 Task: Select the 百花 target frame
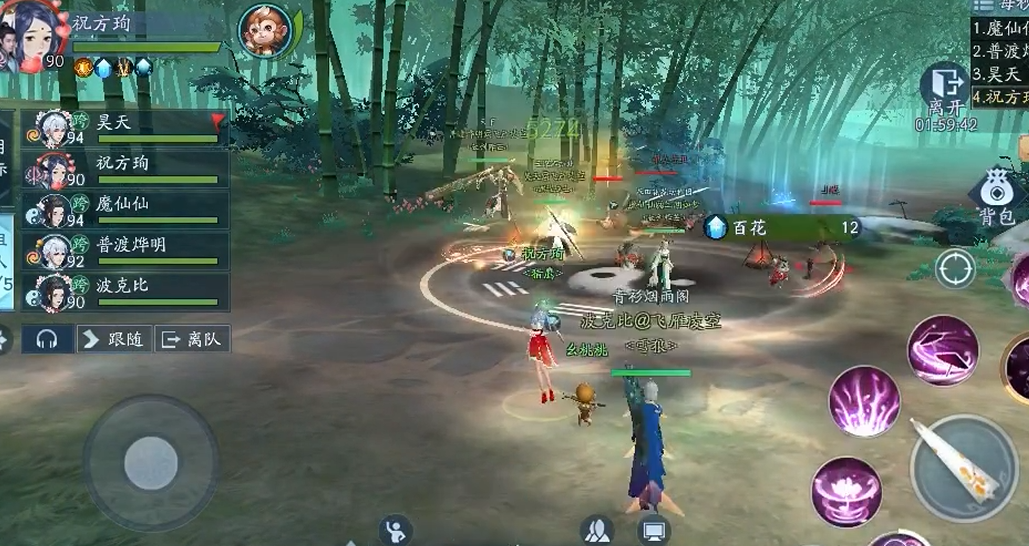click(782, 228)
